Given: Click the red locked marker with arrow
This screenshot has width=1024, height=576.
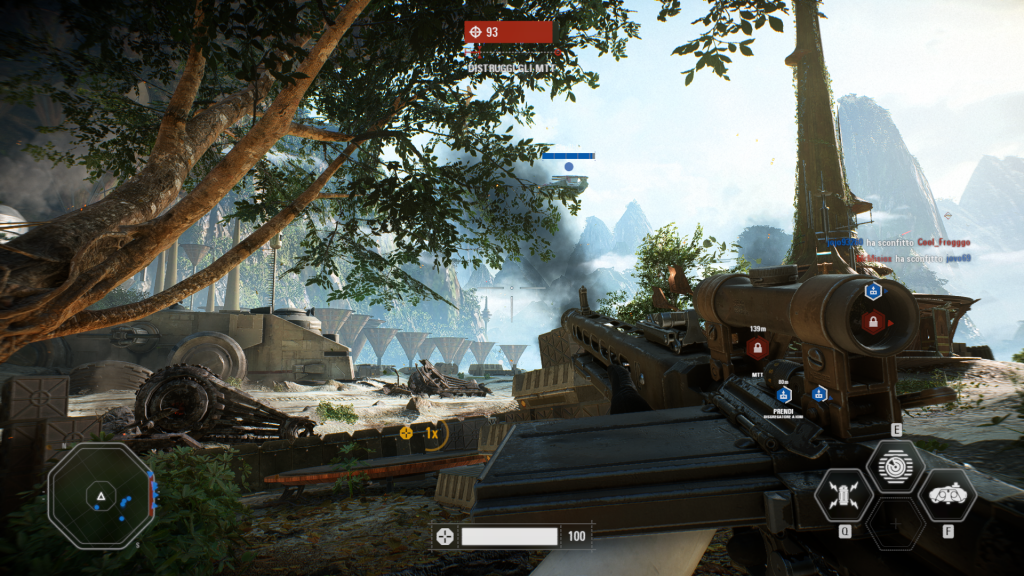Looking at the screenshot, I should [x=873, y=322].
